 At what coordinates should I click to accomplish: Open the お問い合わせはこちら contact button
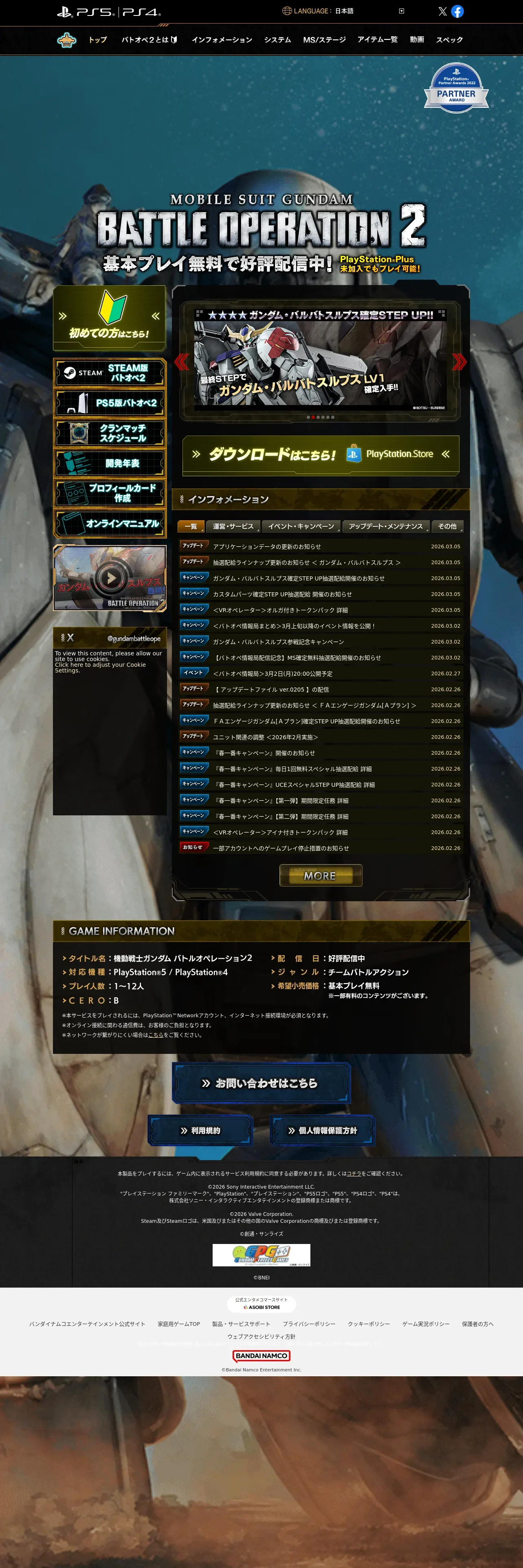tap(261, 1083)
